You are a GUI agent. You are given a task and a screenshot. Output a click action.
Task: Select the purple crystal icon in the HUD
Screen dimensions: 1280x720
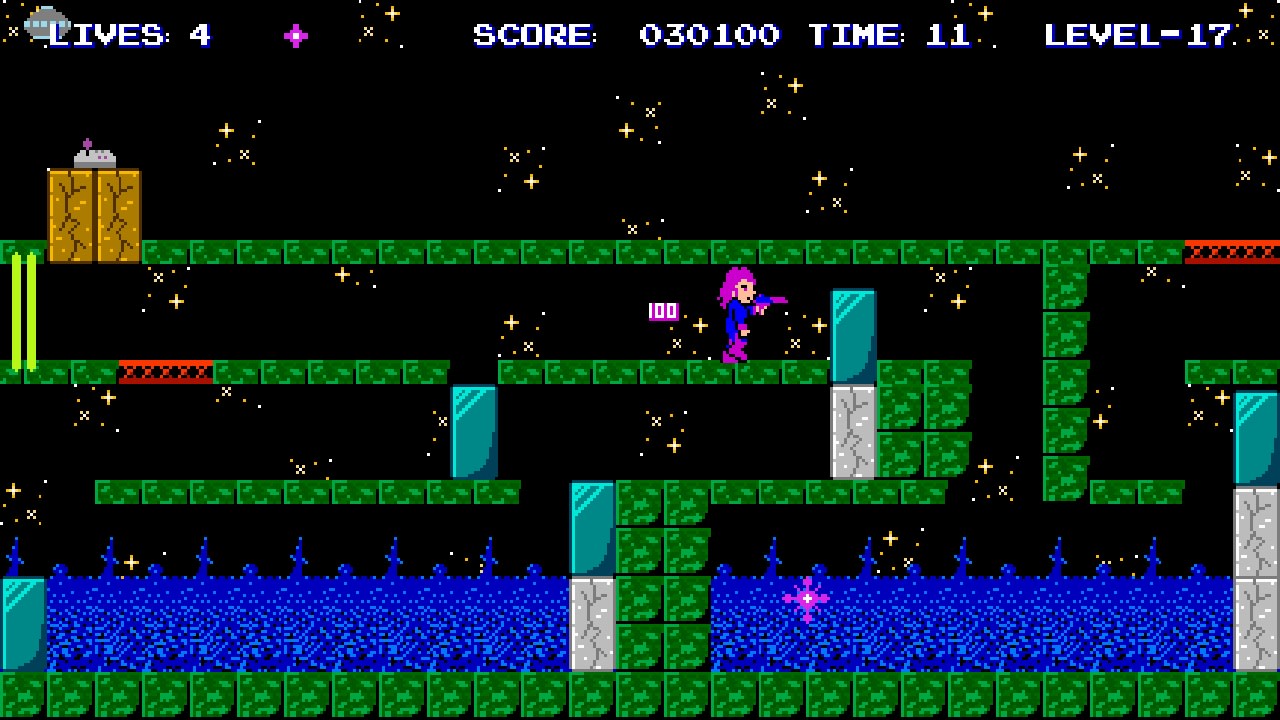point(295,36)
